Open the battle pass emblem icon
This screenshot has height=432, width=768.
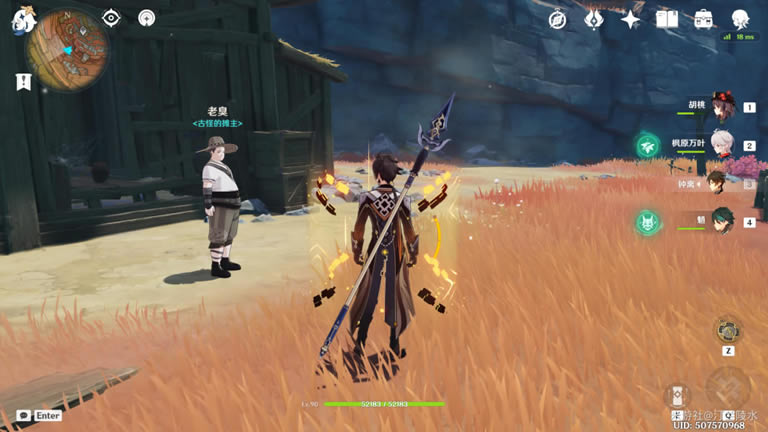coord(594,19)
